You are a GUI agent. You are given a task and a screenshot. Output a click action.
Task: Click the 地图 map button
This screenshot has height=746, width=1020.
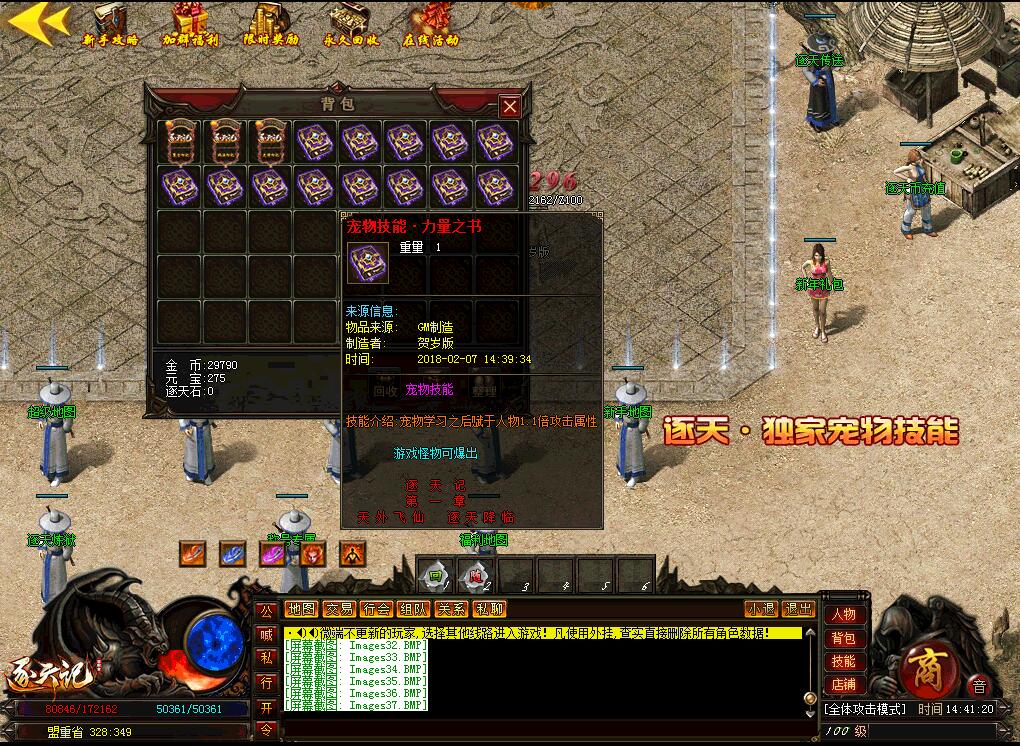301,609
